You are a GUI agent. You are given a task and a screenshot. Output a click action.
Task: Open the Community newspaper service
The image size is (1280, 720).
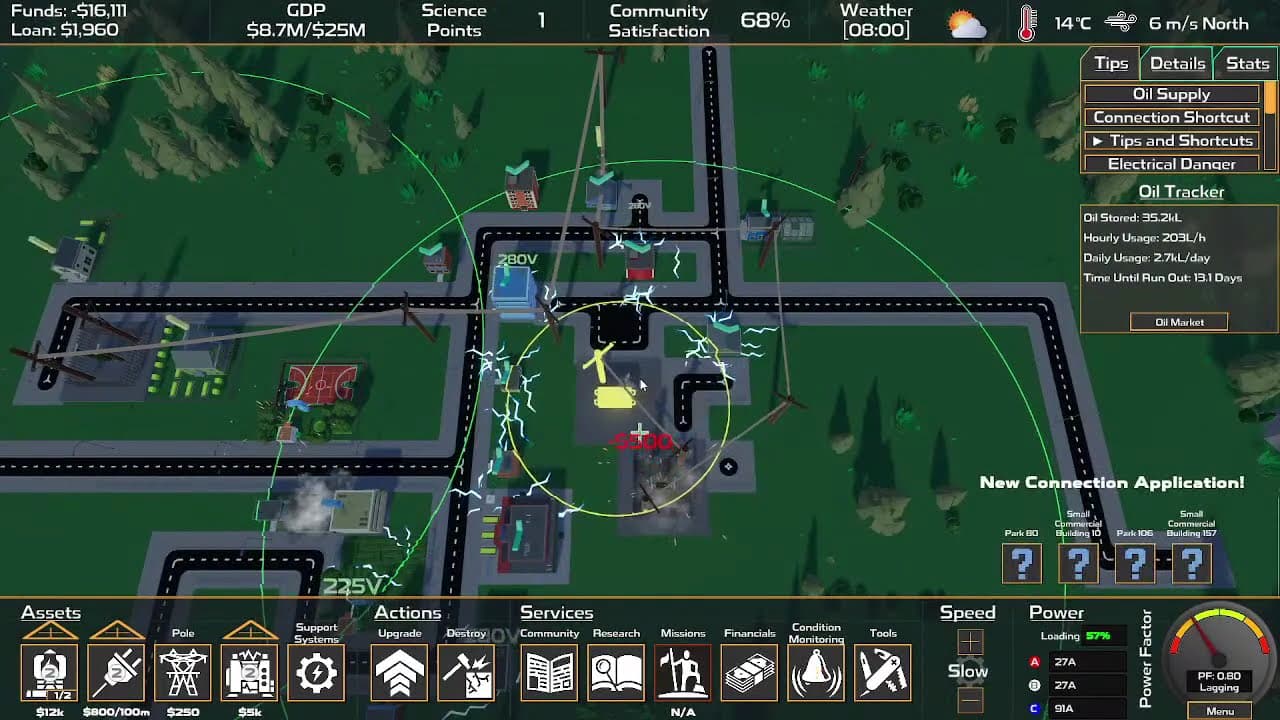(549, 673)
